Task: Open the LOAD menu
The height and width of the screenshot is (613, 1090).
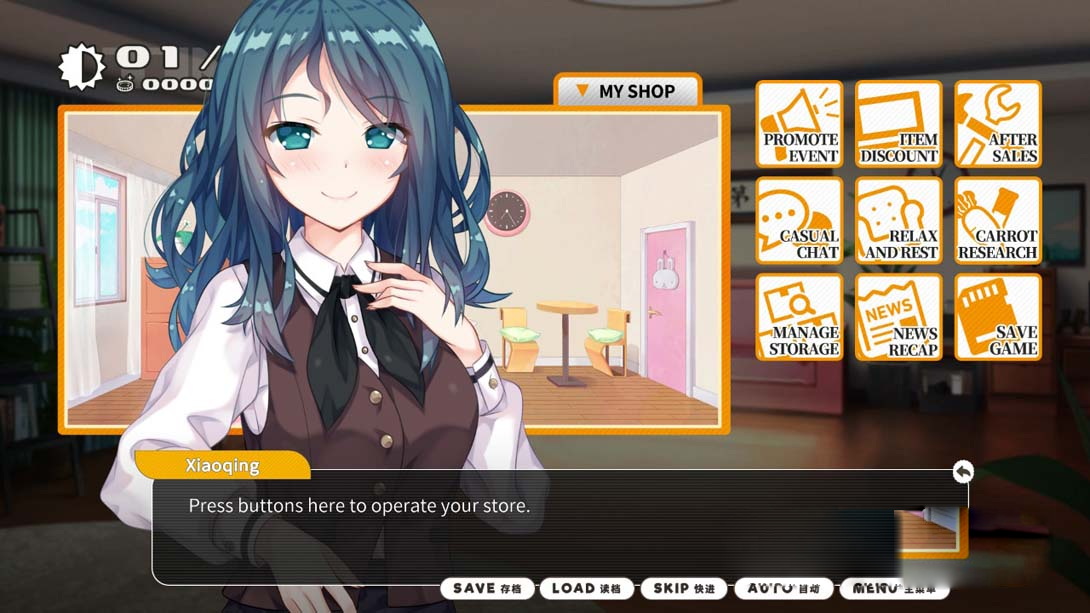Action: [x=586, y=589]
